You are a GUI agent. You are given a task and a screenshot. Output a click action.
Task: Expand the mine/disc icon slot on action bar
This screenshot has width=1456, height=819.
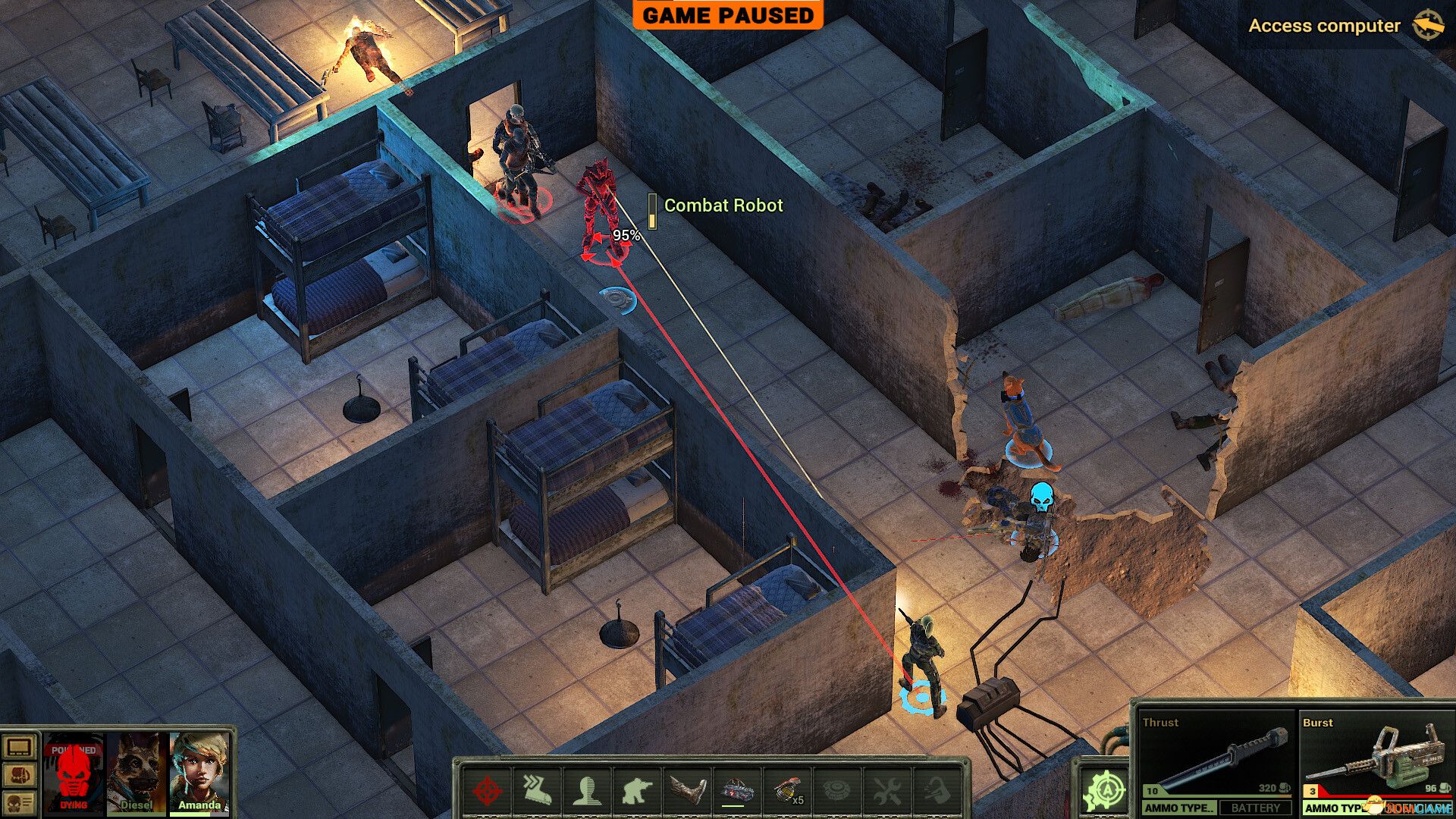(x=837, y=789)
